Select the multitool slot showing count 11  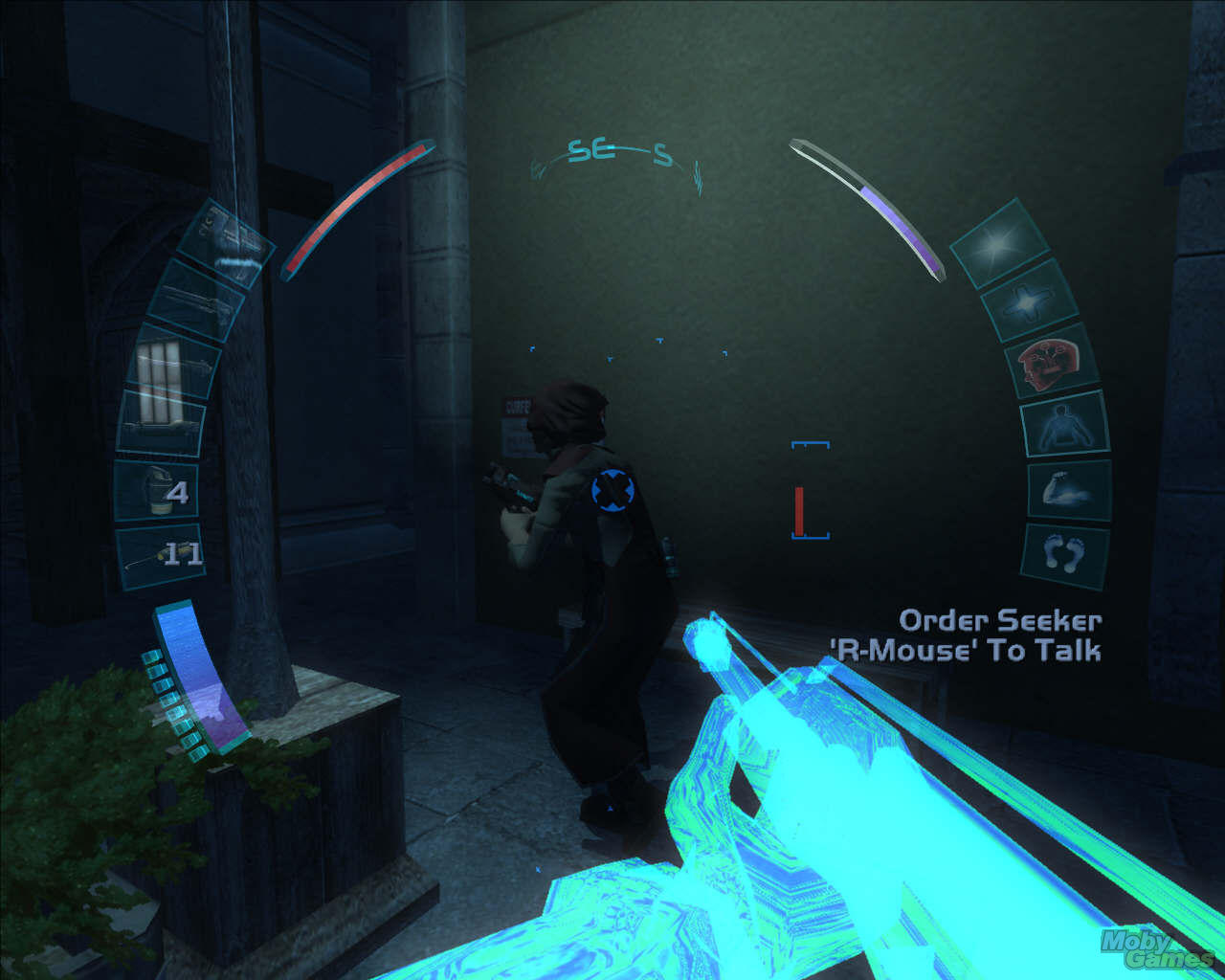(x=158, y=555)
